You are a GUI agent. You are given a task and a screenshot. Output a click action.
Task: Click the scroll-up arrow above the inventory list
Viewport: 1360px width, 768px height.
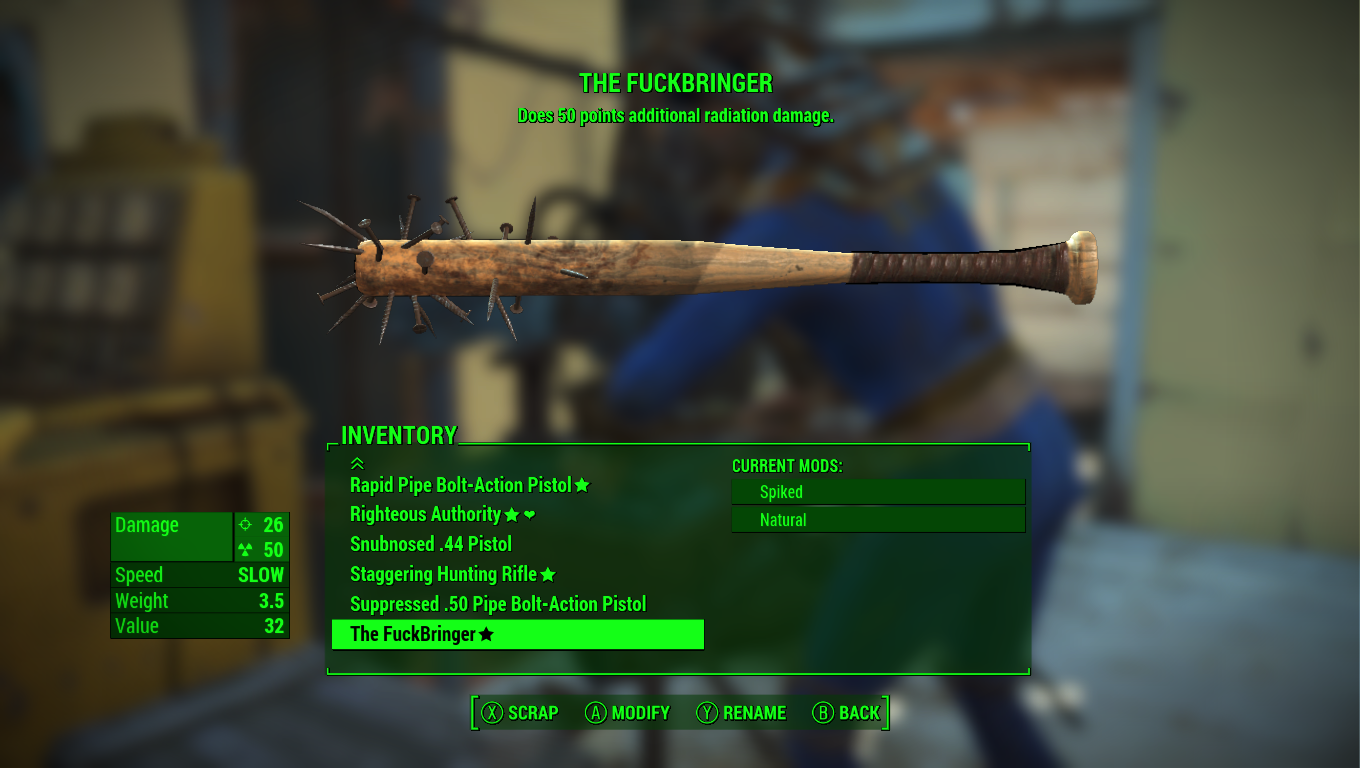[357, 463]
